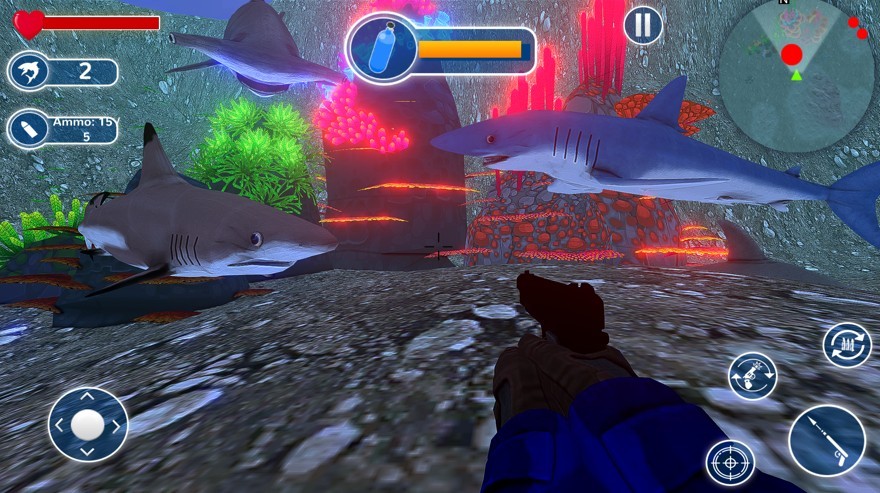Viewport: 880px width, 493px height.
Task: Reload ammo with the bullets reload button
Action: (847, 345)
